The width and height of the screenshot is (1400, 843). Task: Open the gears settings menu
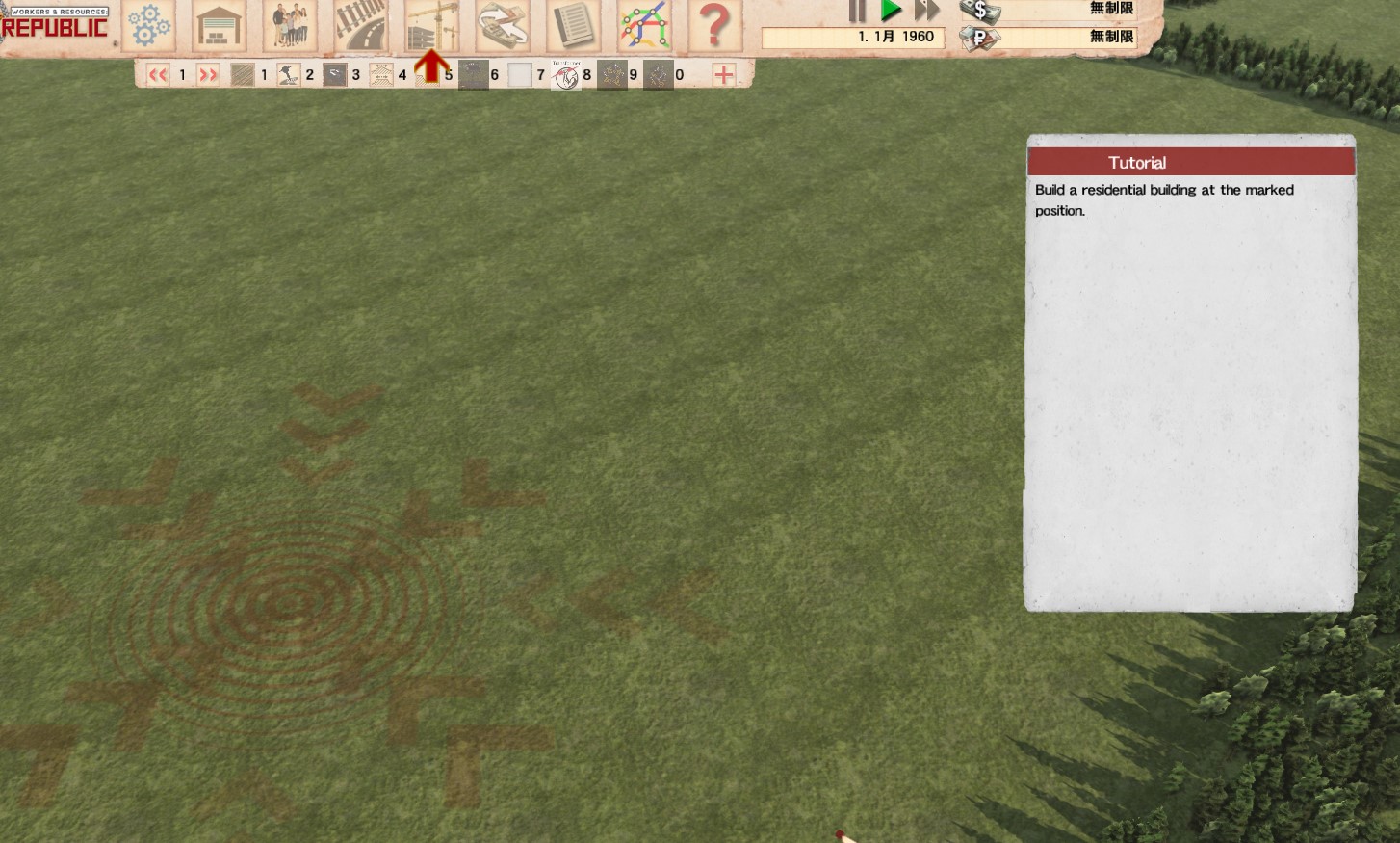[x=148, y=25]
